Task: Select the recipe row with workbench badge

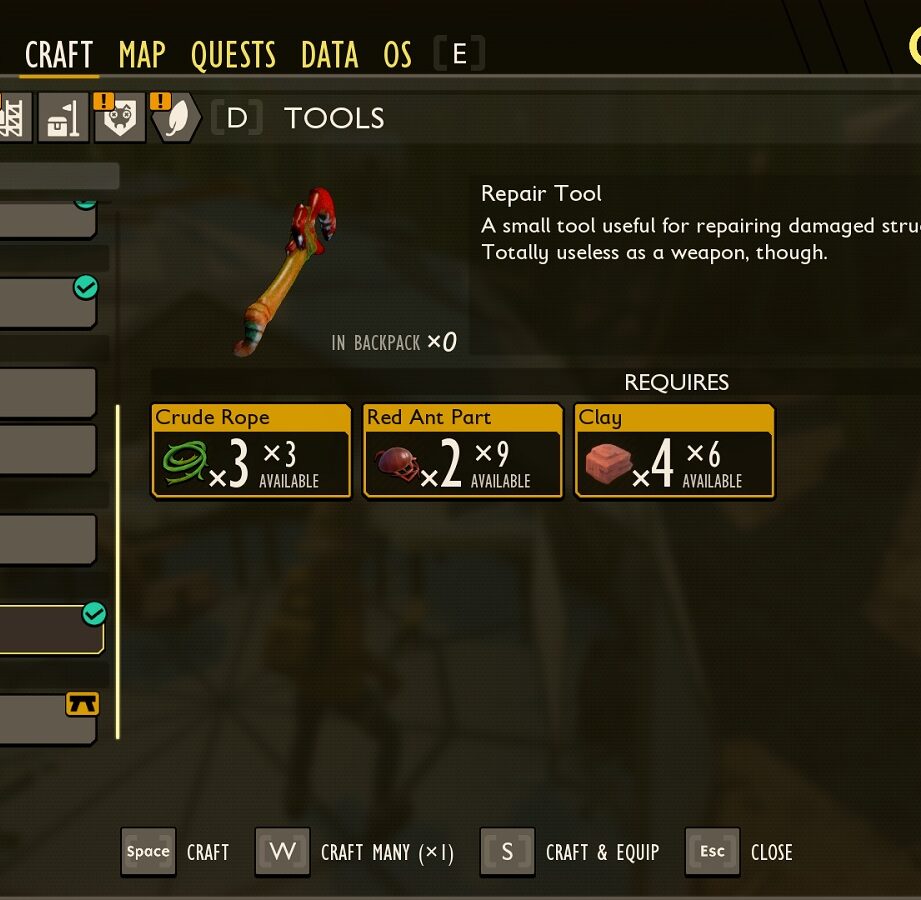Action: [x=48, y=719]
